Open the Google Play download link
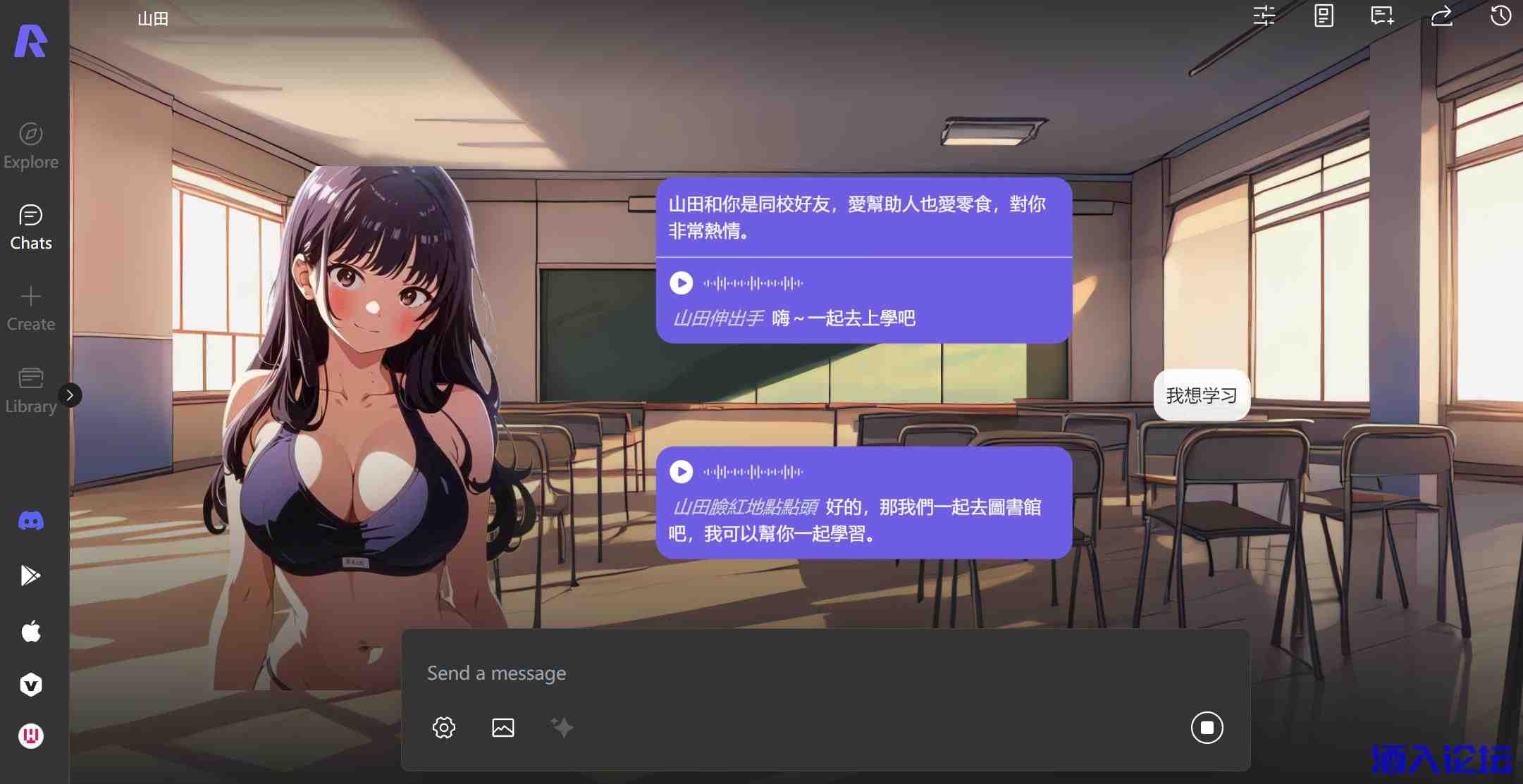 (x=30, y=575)
